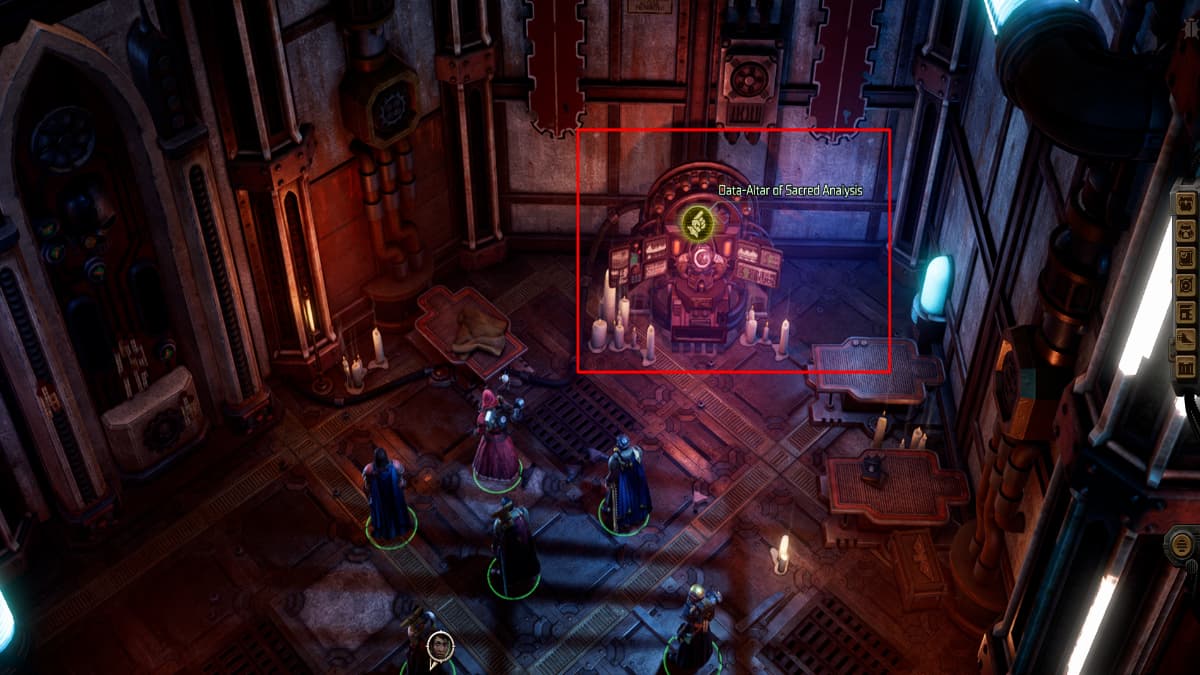The image size is (1200, 675).
Task: Interact with the Data-Altar of Sacred Analysis icon
Action: point(693,221)
